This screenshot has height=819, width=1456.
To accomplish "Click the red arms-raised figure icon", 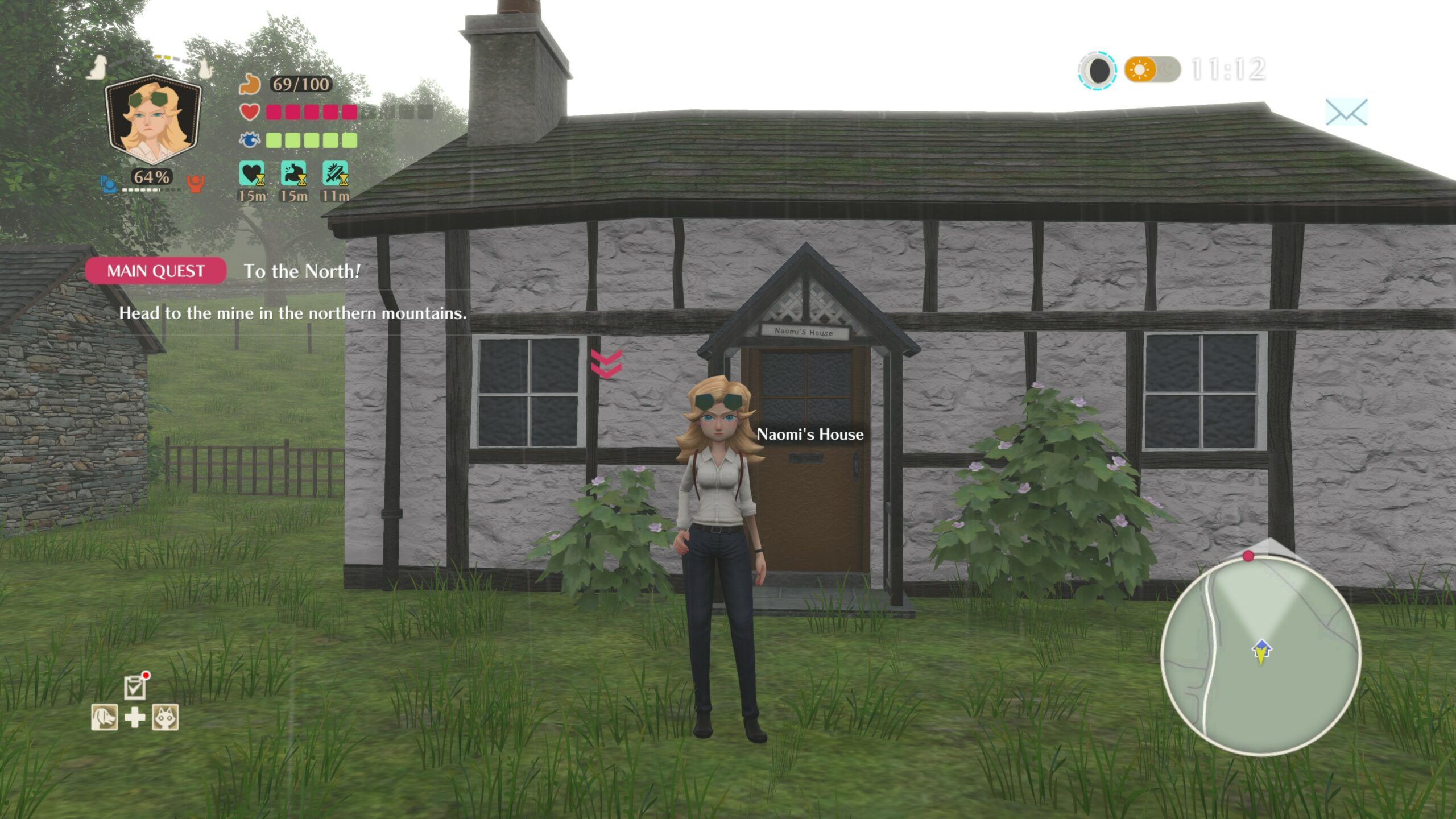I will coord(195,183).
